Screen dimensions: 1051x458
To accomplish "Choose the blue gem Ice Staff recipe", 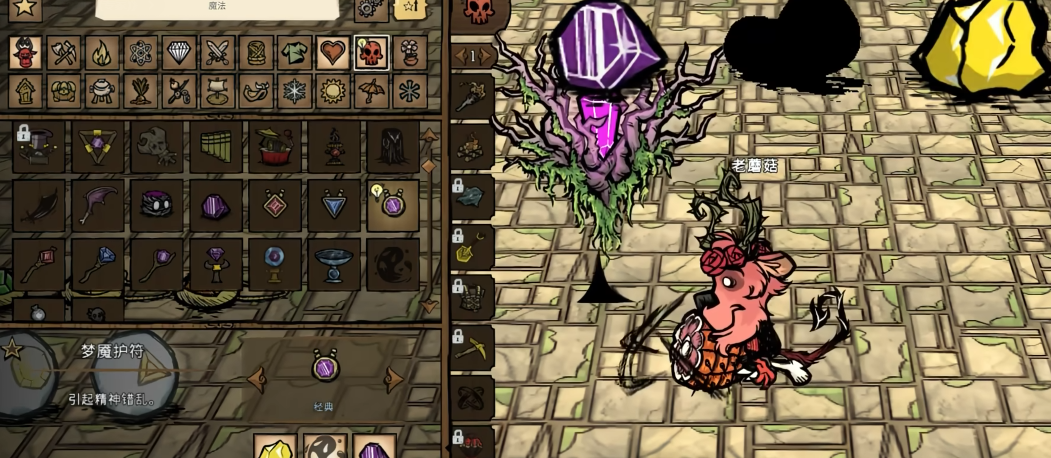I will pos(98,264).
